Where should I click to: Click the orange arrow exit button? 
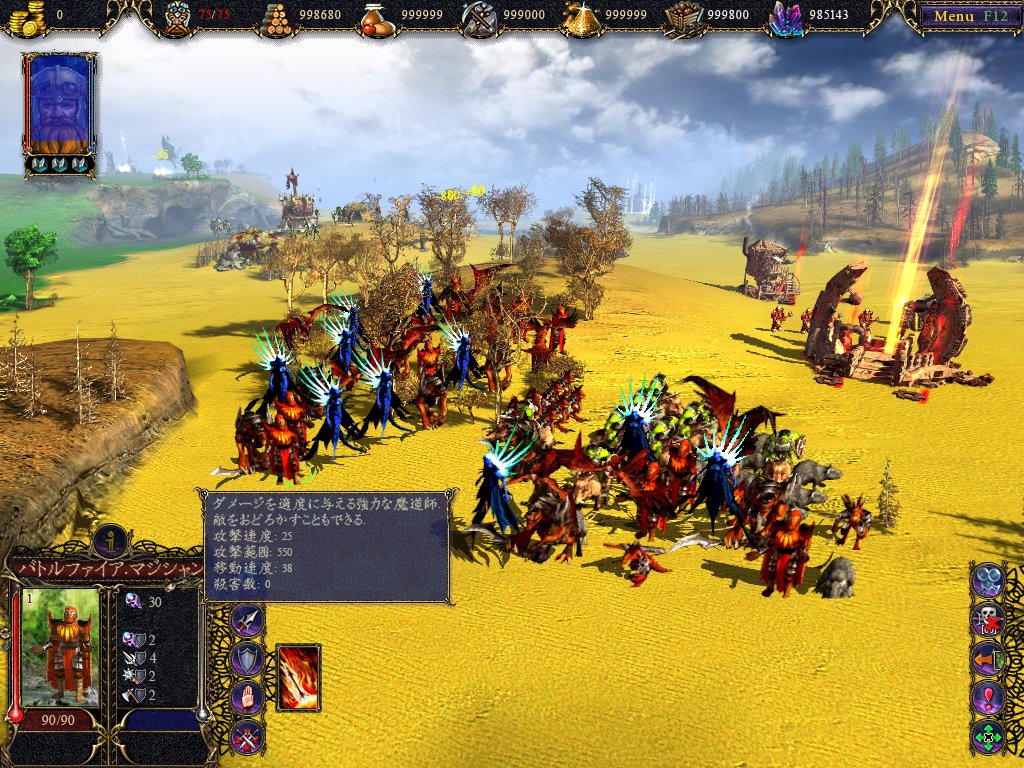point(988,658)
